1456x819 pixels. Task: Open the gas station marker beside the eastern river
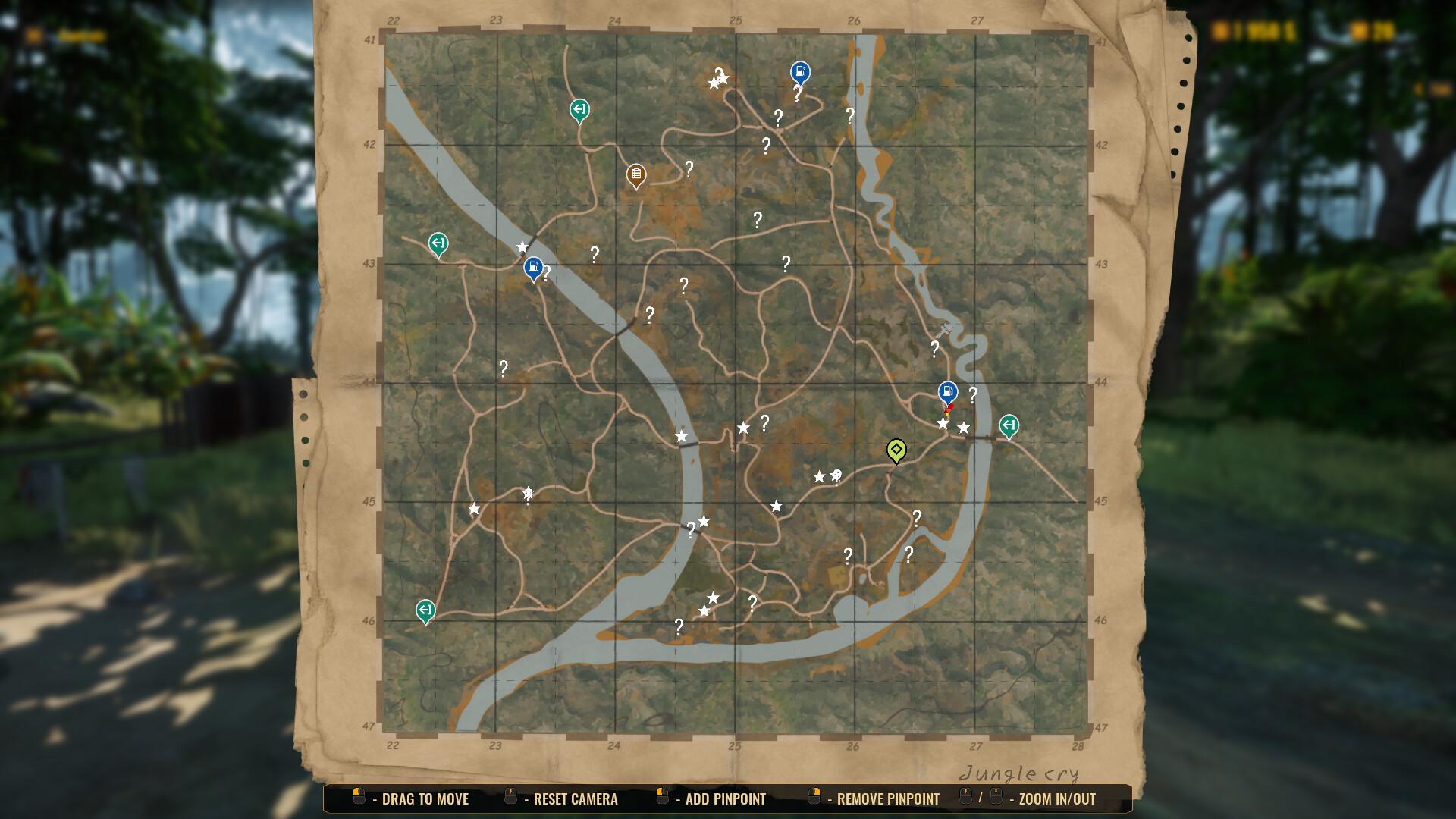pyautogui.click(x=947, y=391)
